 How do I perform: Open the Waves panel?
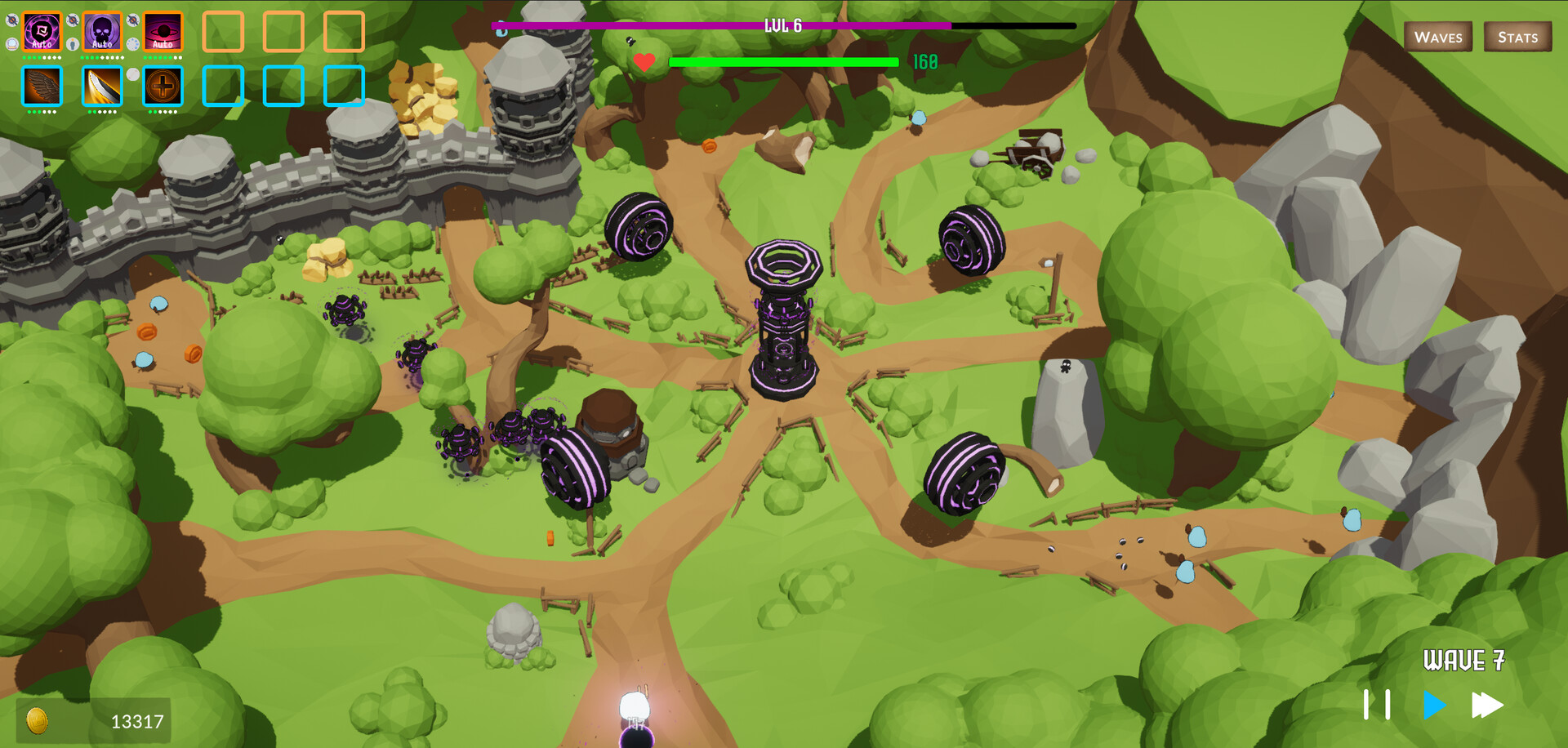(x=1438, y=37)
